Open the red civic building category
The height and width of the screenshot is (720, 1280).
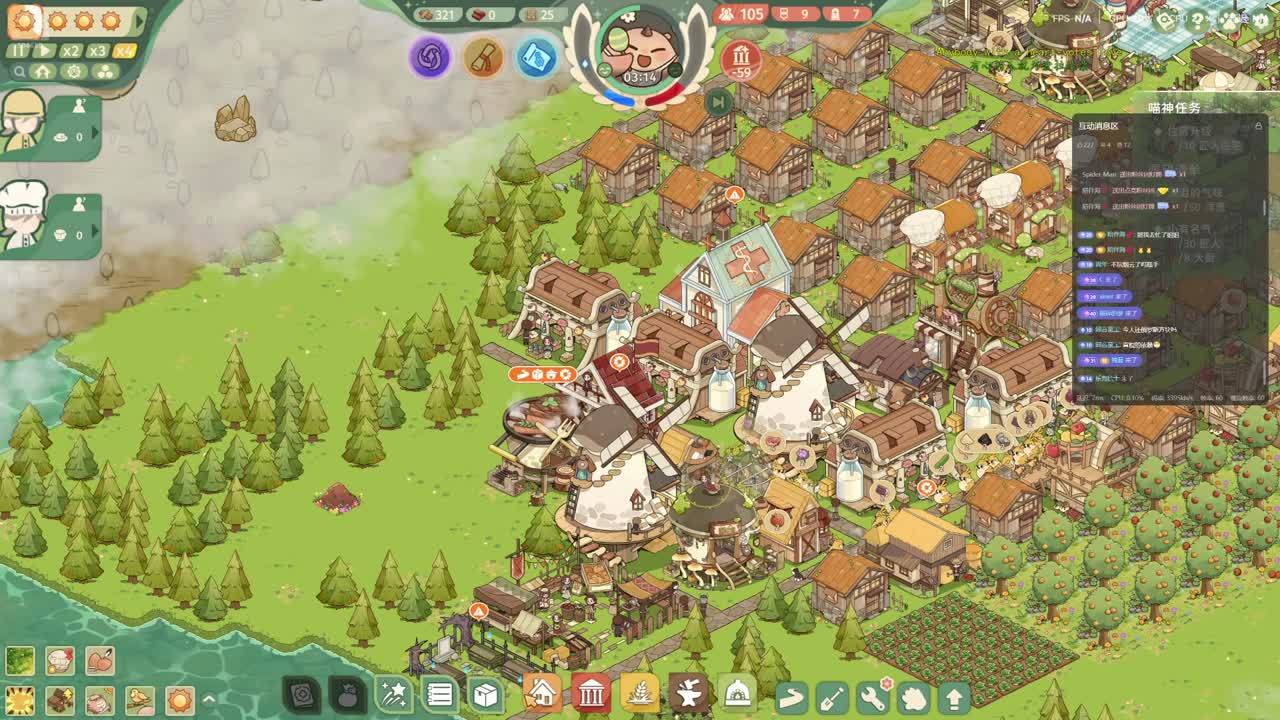[x=591, y=692]
